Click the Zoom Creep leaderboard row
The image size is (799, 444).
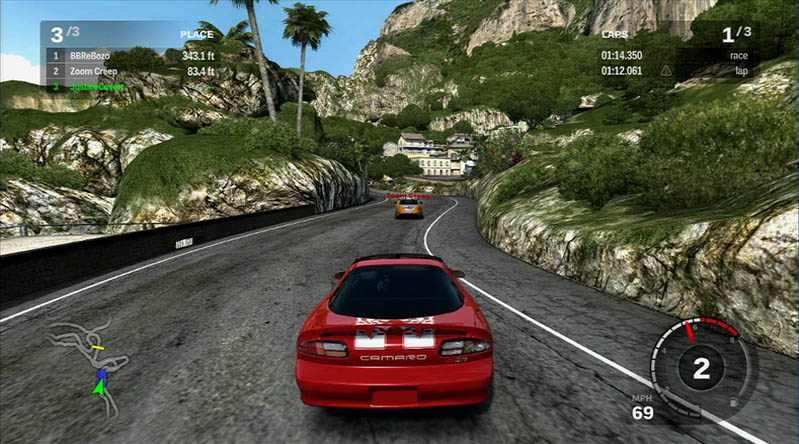click(130, 71)
